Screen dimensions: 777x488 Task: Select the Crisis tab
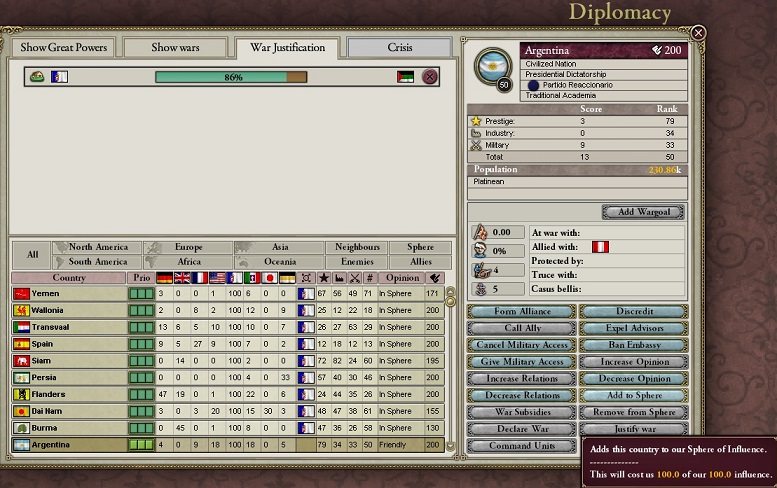tap(400, 47)
